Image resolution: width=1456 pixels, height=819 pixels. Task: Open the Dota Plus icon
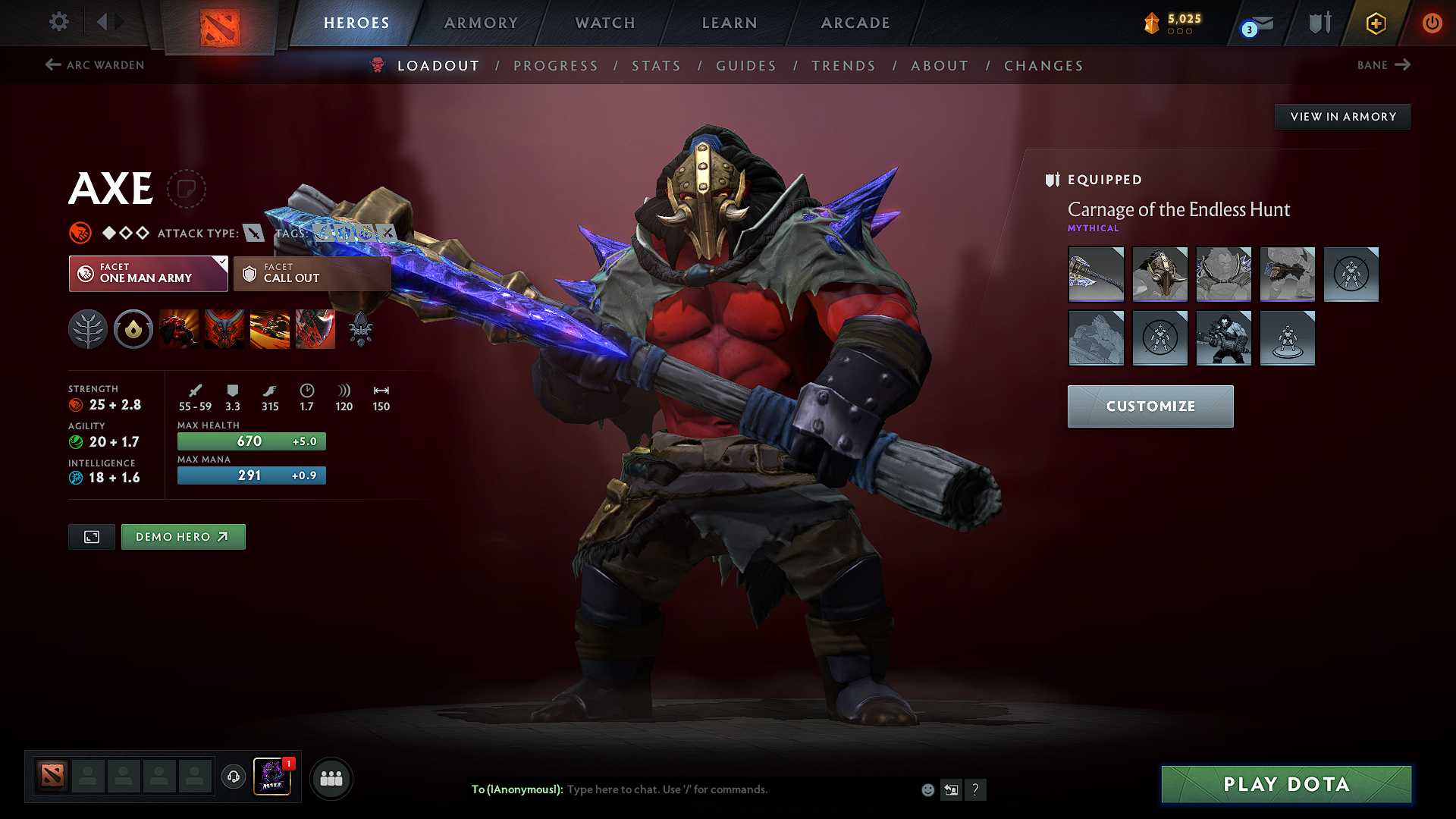[x=1375, y=23]
